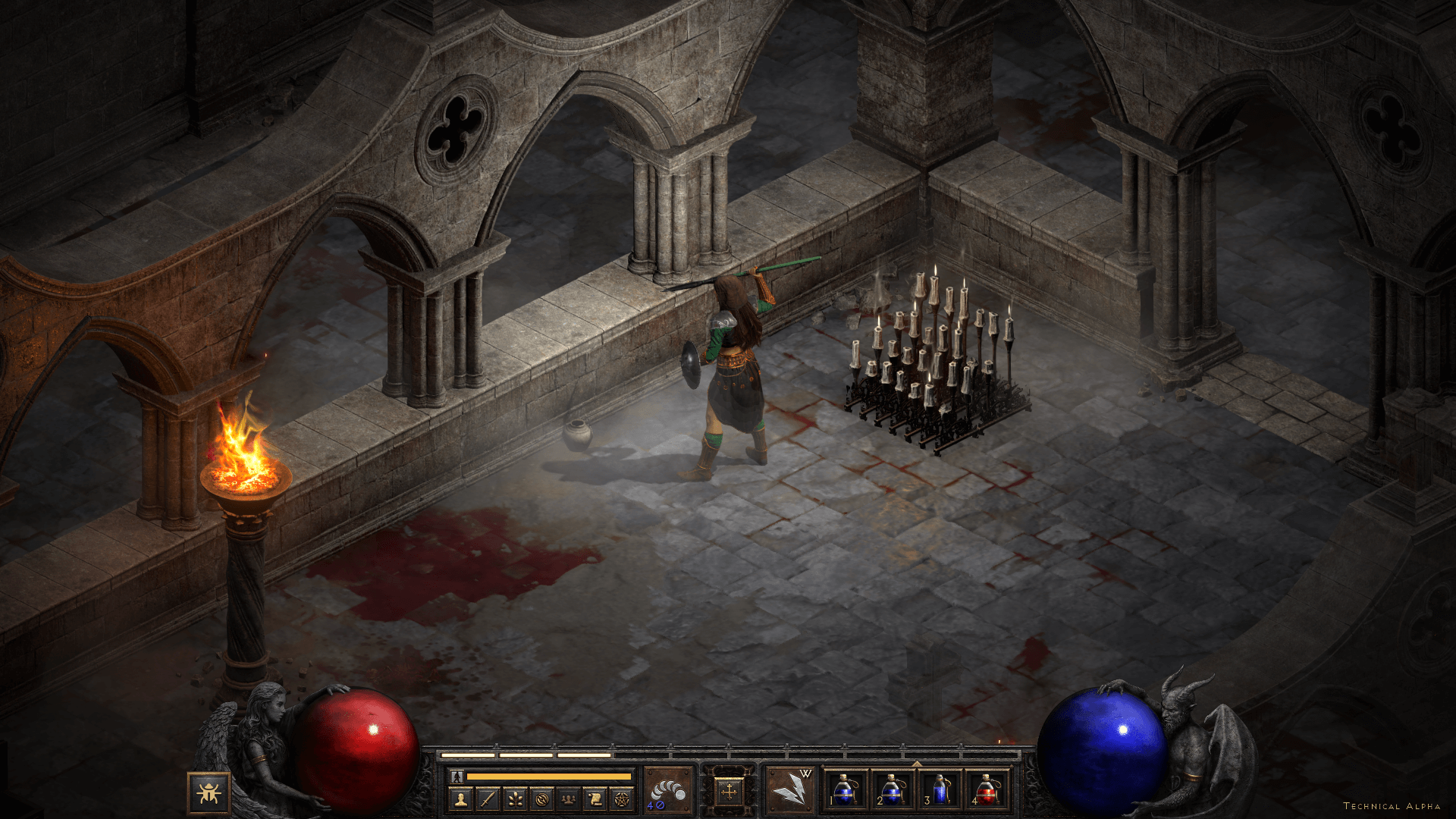Toggle the run/walk figure button
Viewport: 1456px width, 819px height.
[x=457, y=777]
